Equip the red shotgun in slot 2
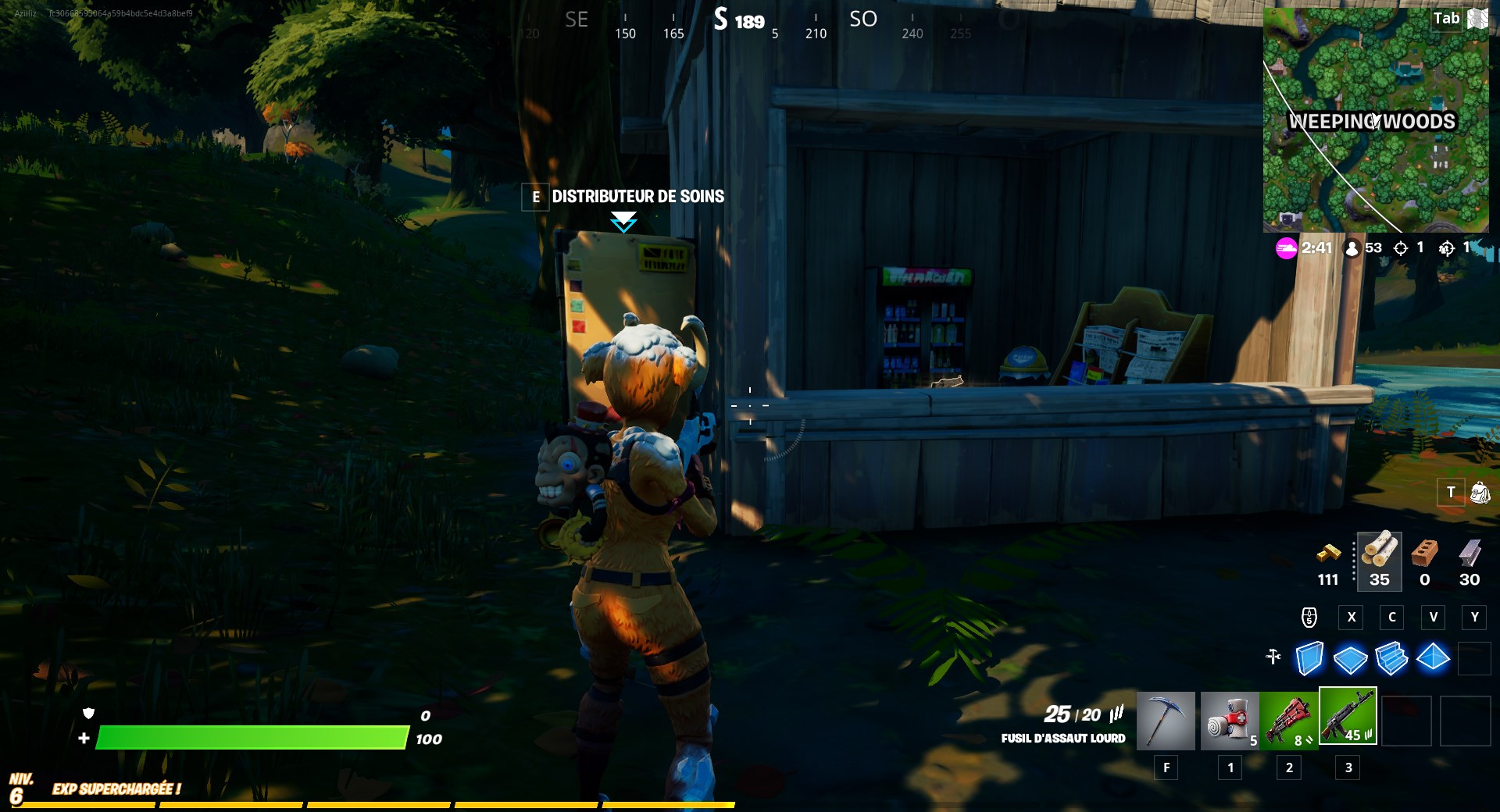The height and width of the screenshot is (812, 1500). coord(1289,720)
